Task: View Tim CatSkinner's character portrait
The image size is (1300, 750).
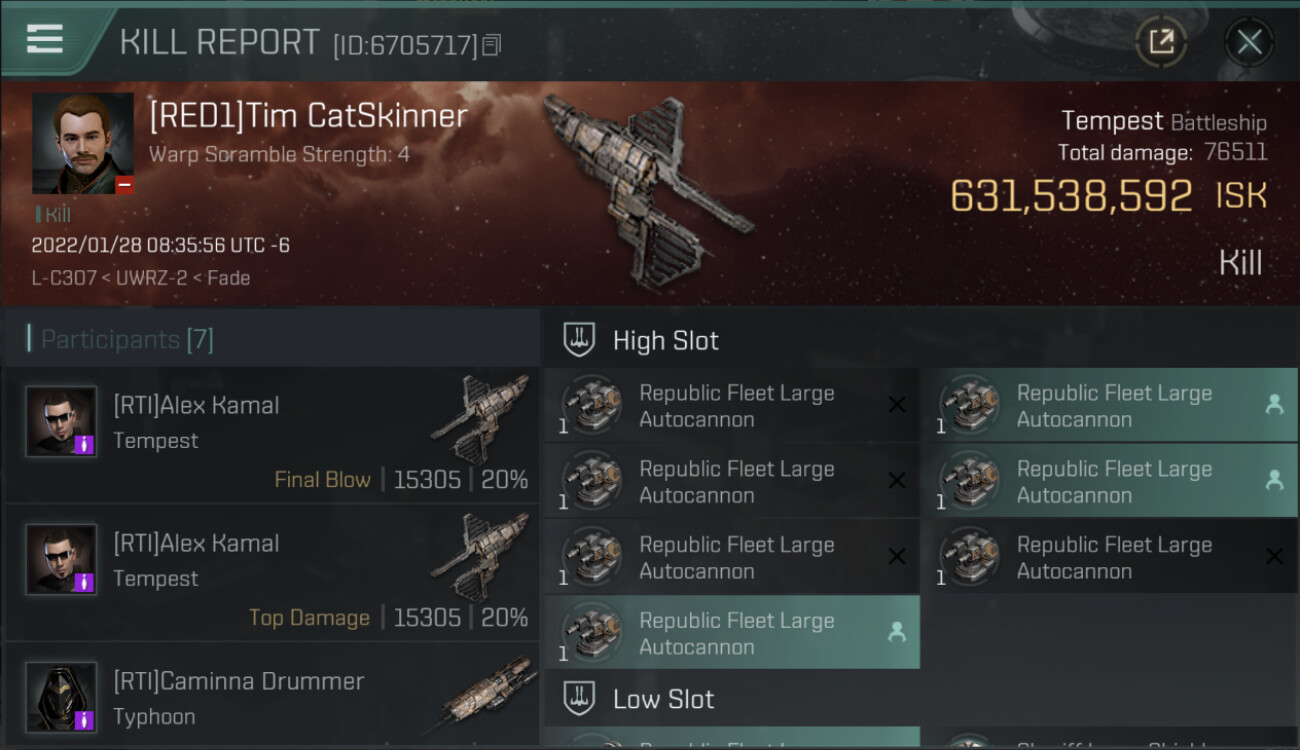Action: [x=82, y=143]
